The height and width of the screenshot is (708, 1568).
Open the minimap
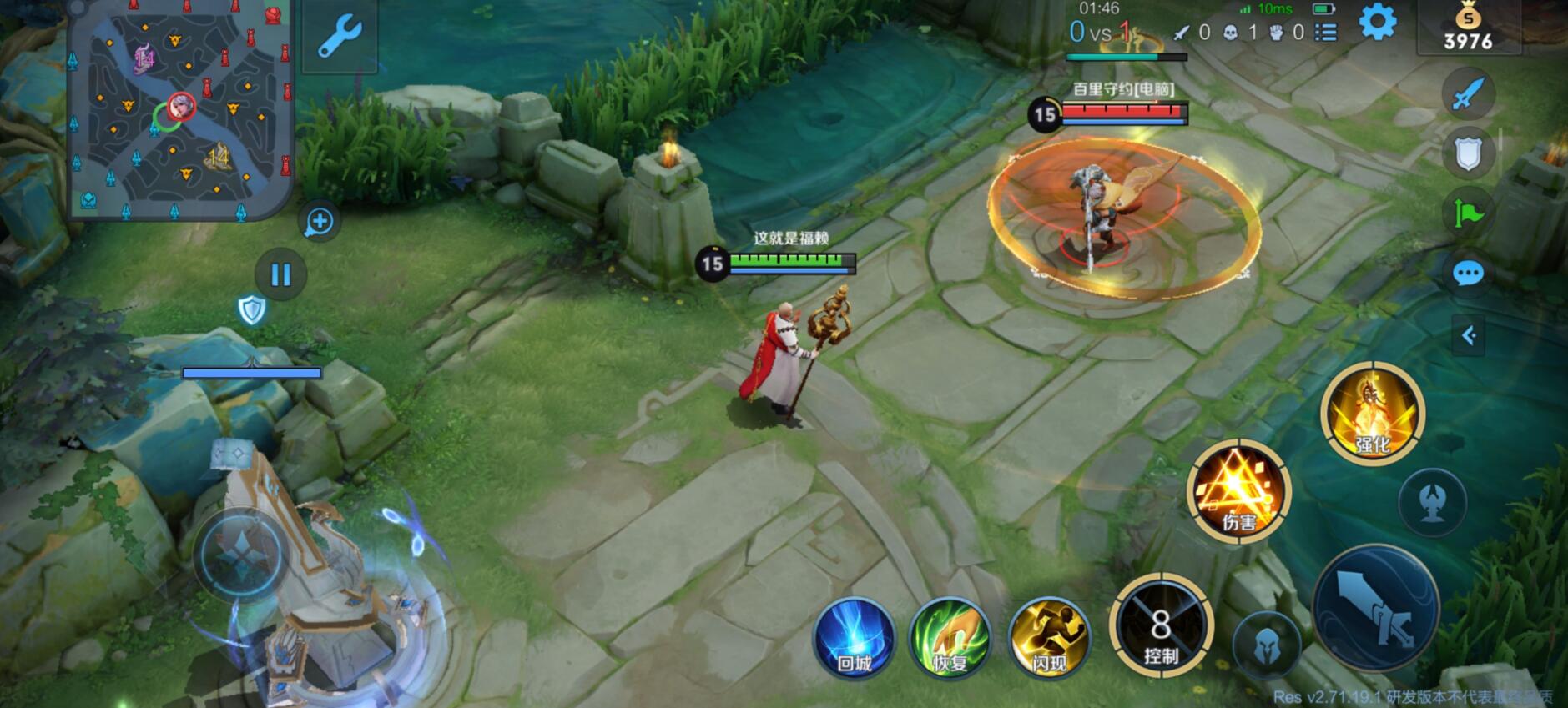(180, 108)
